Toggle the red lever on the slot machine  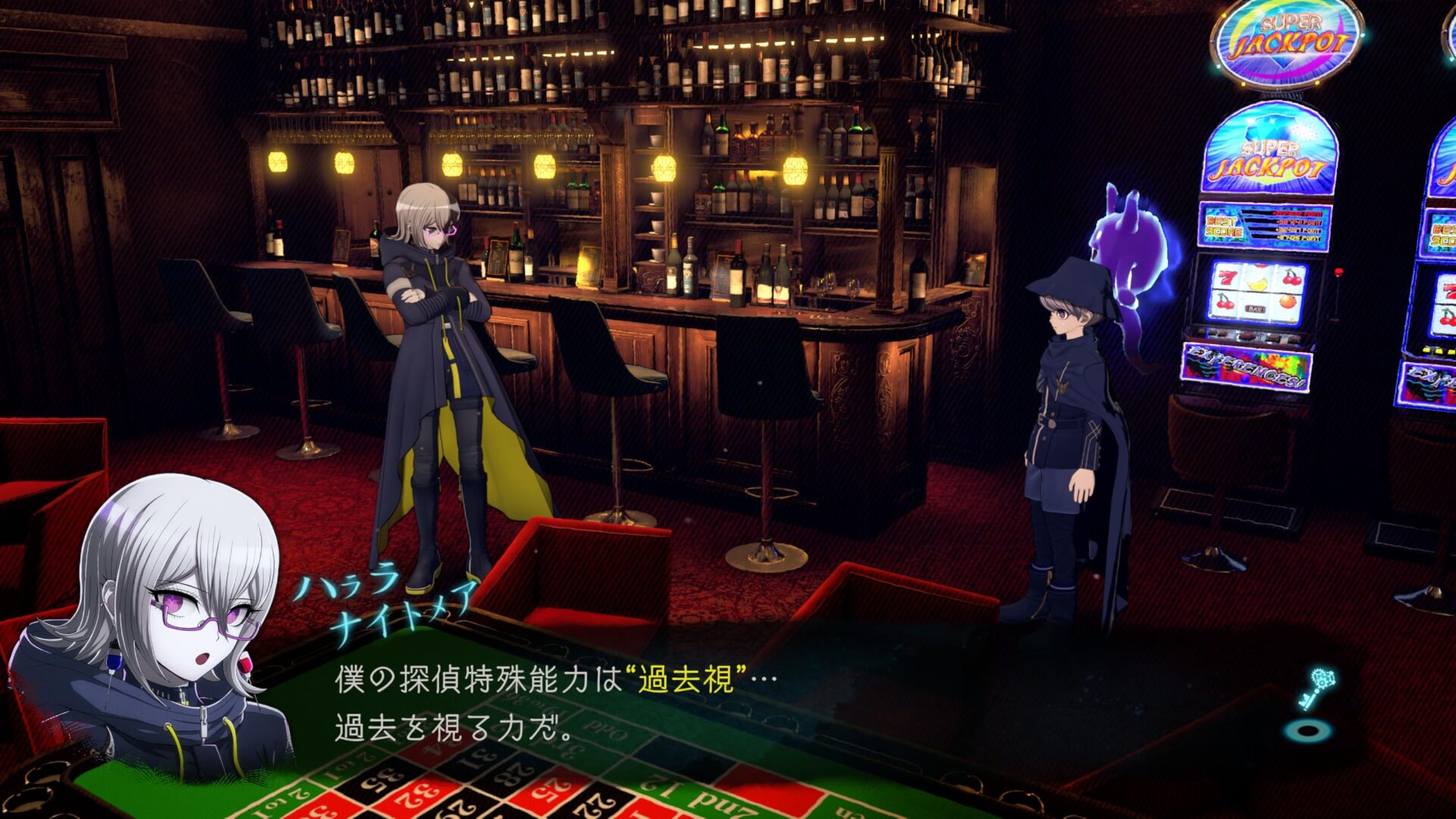[1339, 272]
